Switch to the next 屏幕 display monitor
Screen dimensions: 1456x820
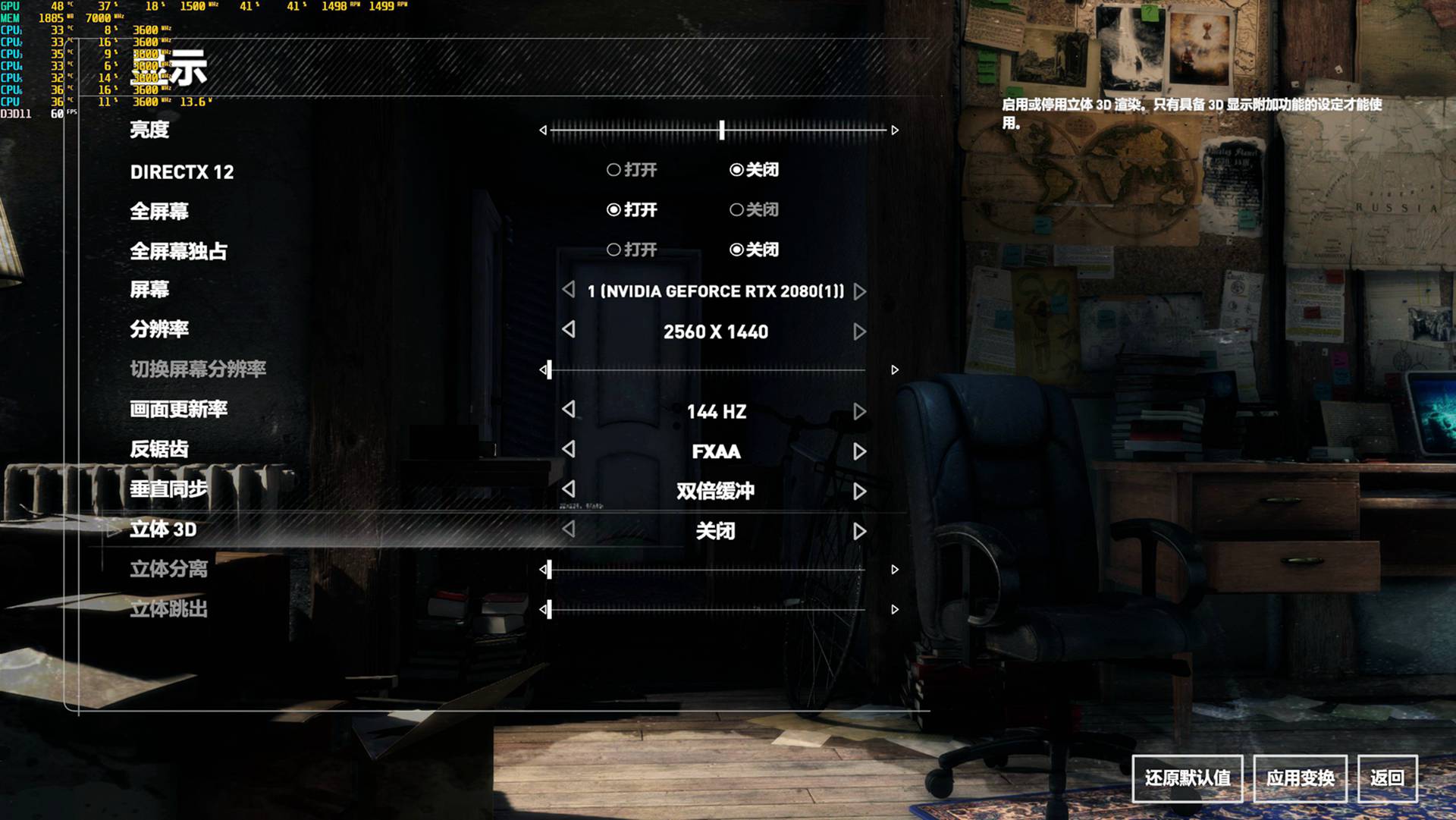(x=859, y=291)
